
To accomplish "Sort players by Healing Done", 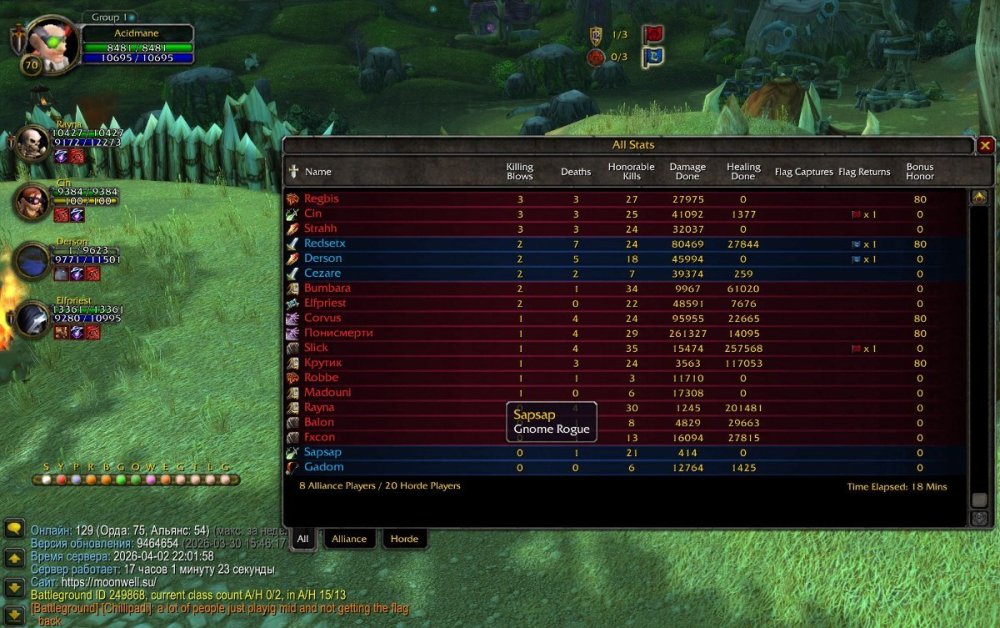I will pyautogui.click(x=743, y=172).
